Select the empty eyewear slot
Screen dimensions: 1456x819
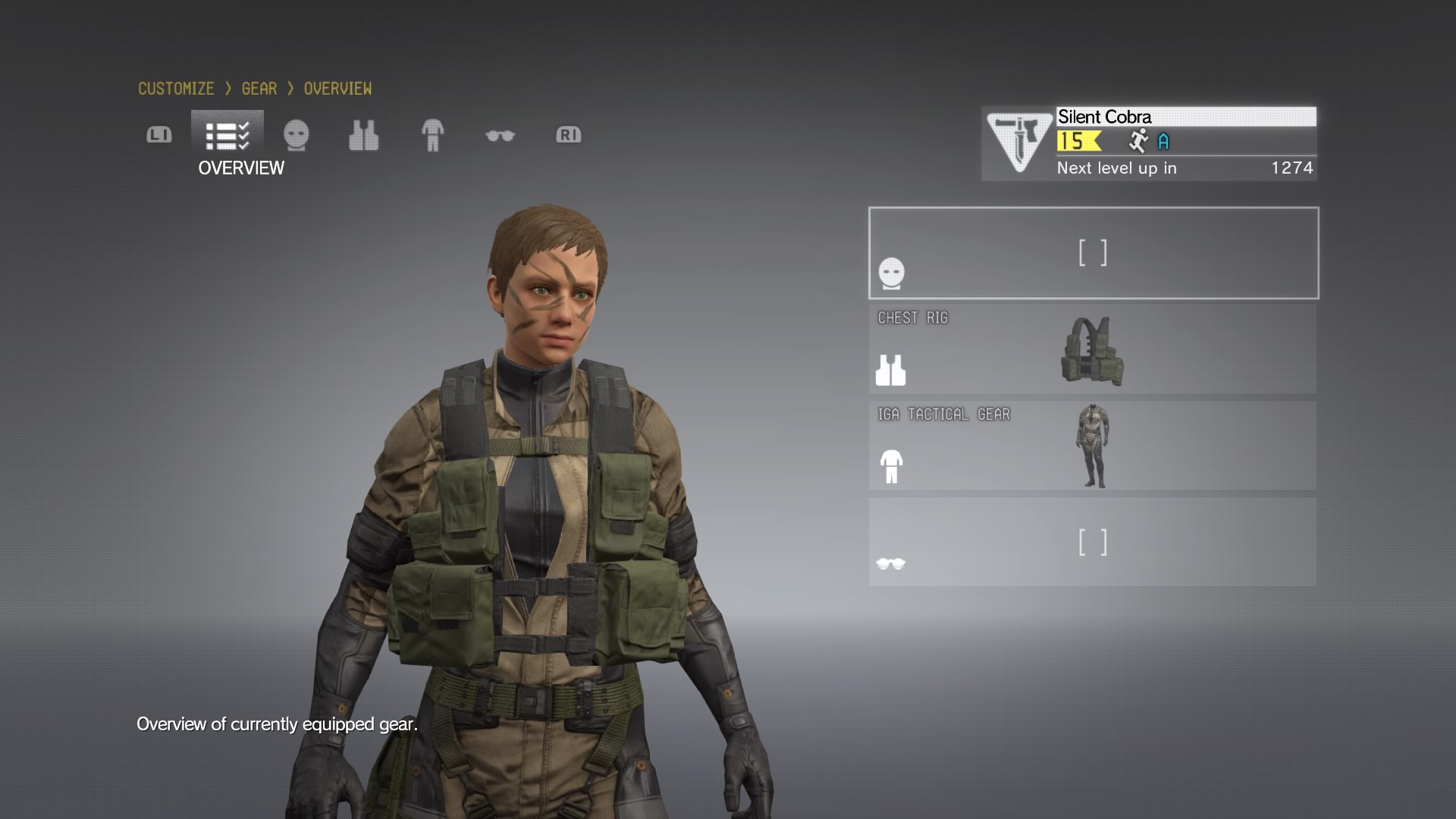pyautogui.click(x=1093, y=542)
